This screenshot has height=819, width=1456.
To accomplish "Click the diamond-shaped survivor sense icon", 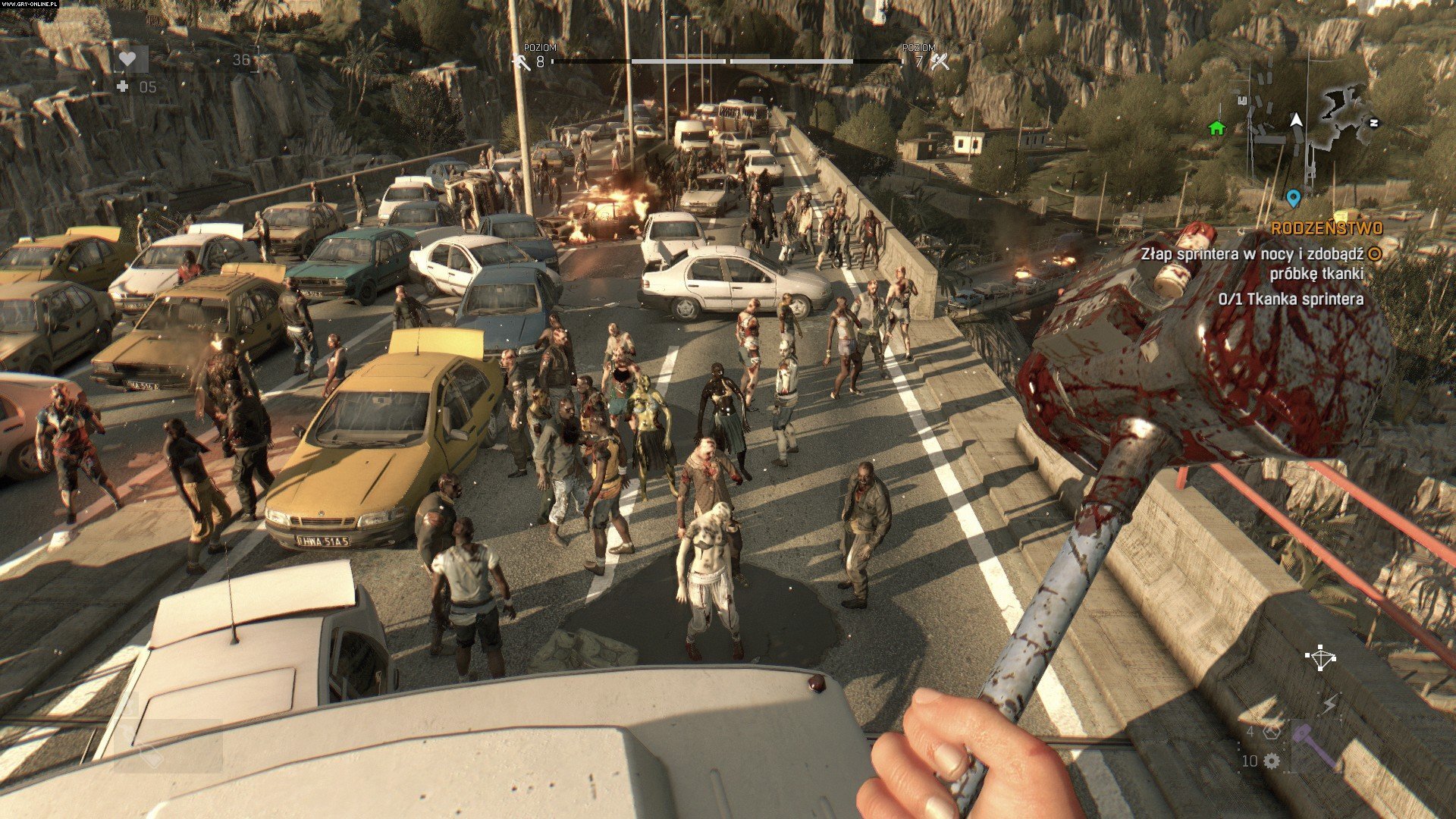I will (x=1321, y=658).
